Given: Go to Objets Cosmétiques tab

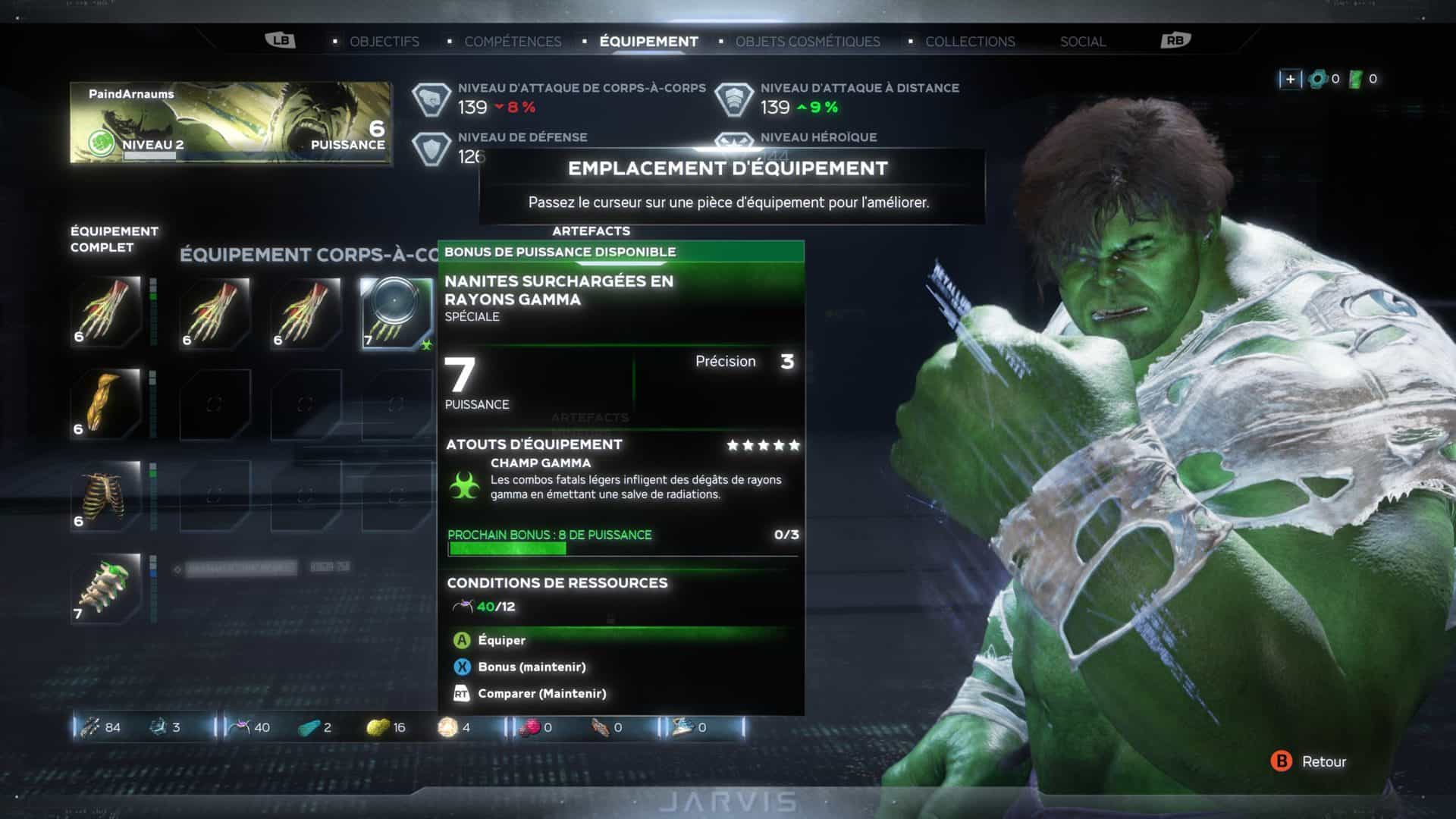Looking at the screenshot, I should (808, 42).
